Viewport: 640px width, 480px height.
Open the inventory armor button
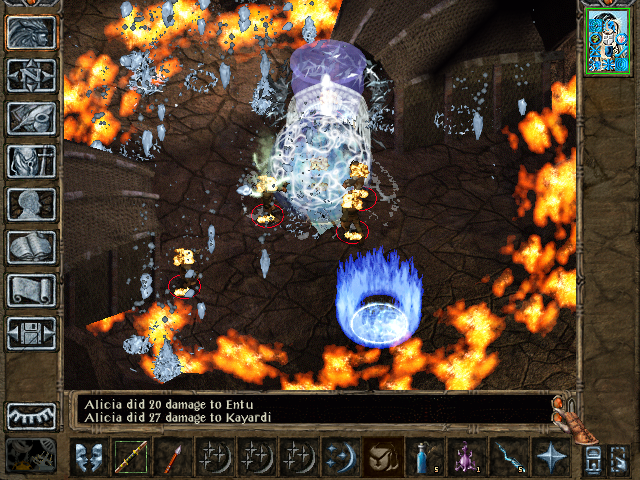(31, 161)
